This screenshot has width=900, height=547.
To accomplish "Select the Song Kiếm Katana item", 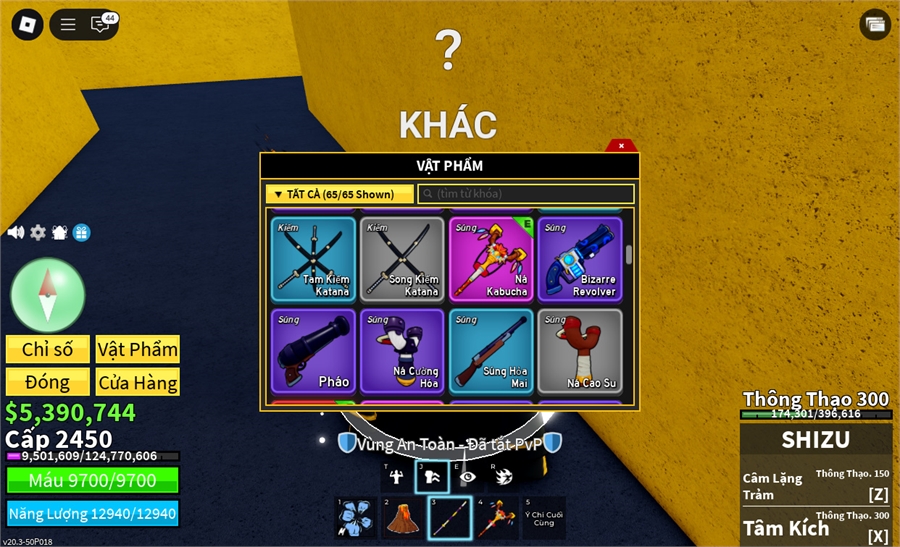I will point(402,259).
